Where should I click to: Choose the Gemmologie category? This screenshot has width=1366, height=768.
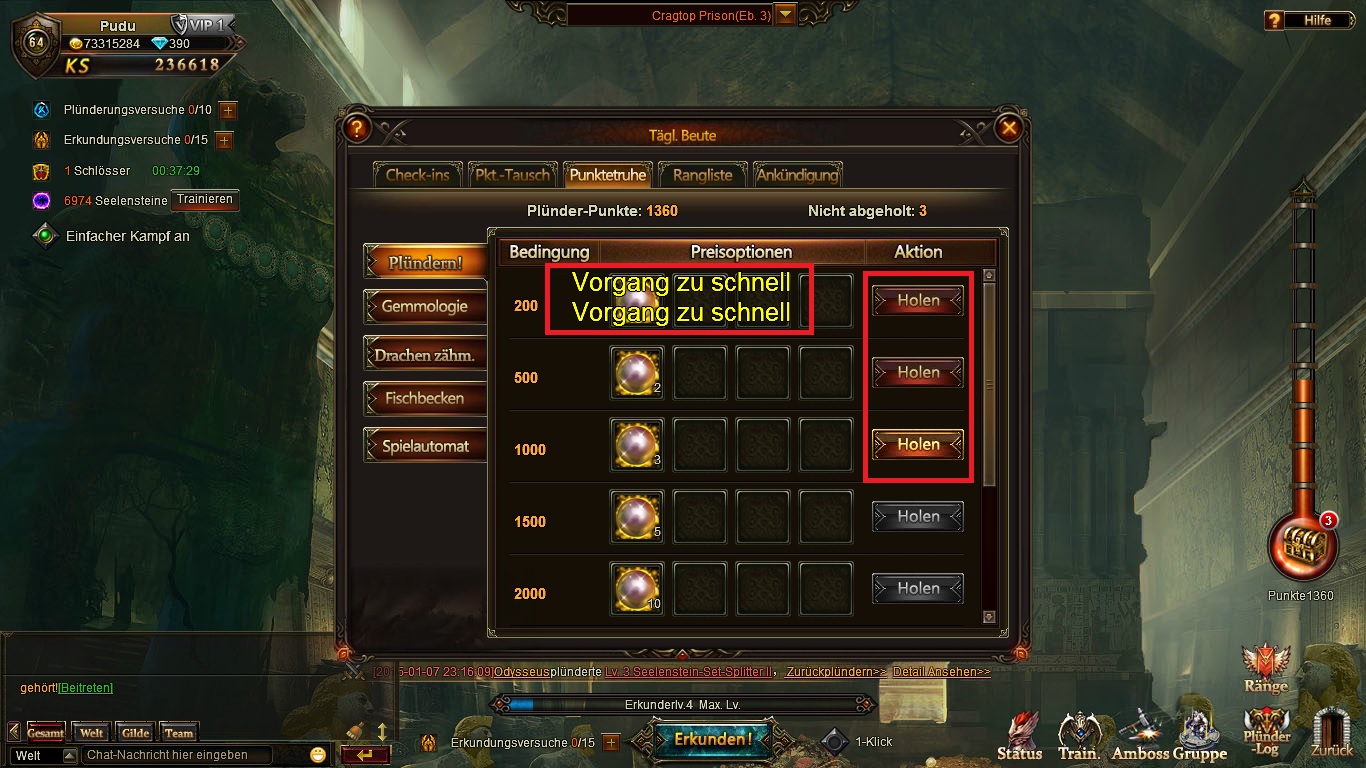click(x=424, y=307)
